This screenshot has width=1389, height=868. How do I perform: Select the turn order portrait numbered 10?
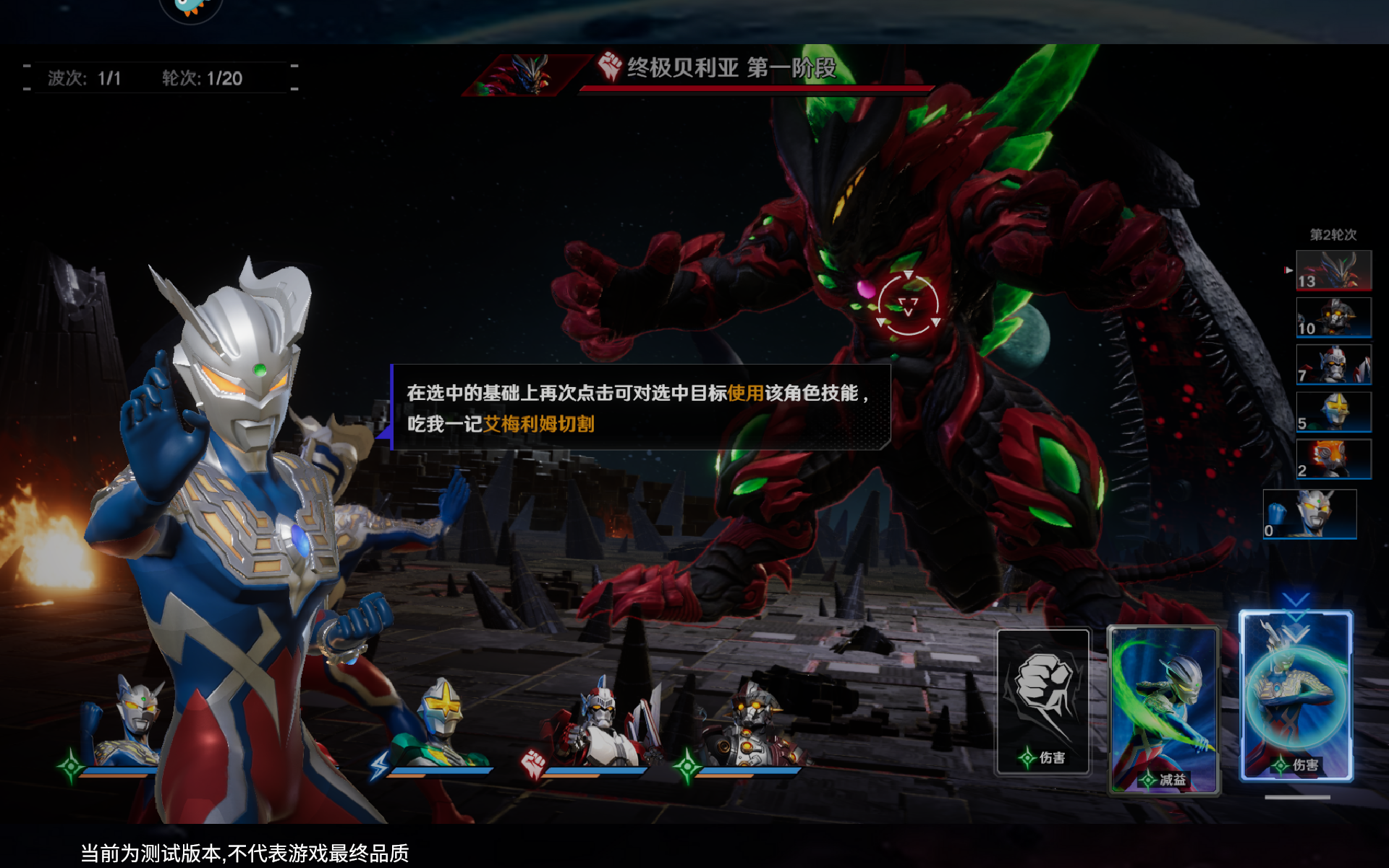pos(1333,318)
